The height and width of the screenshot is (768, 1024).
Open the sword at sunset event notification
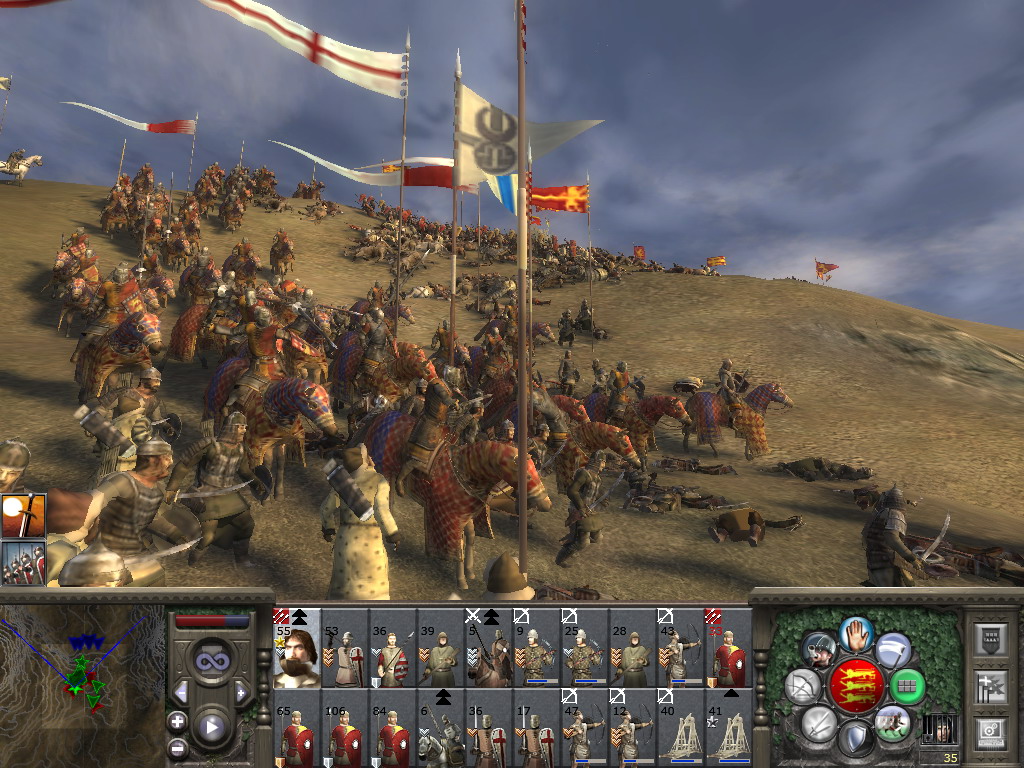(x=23, y=516)
